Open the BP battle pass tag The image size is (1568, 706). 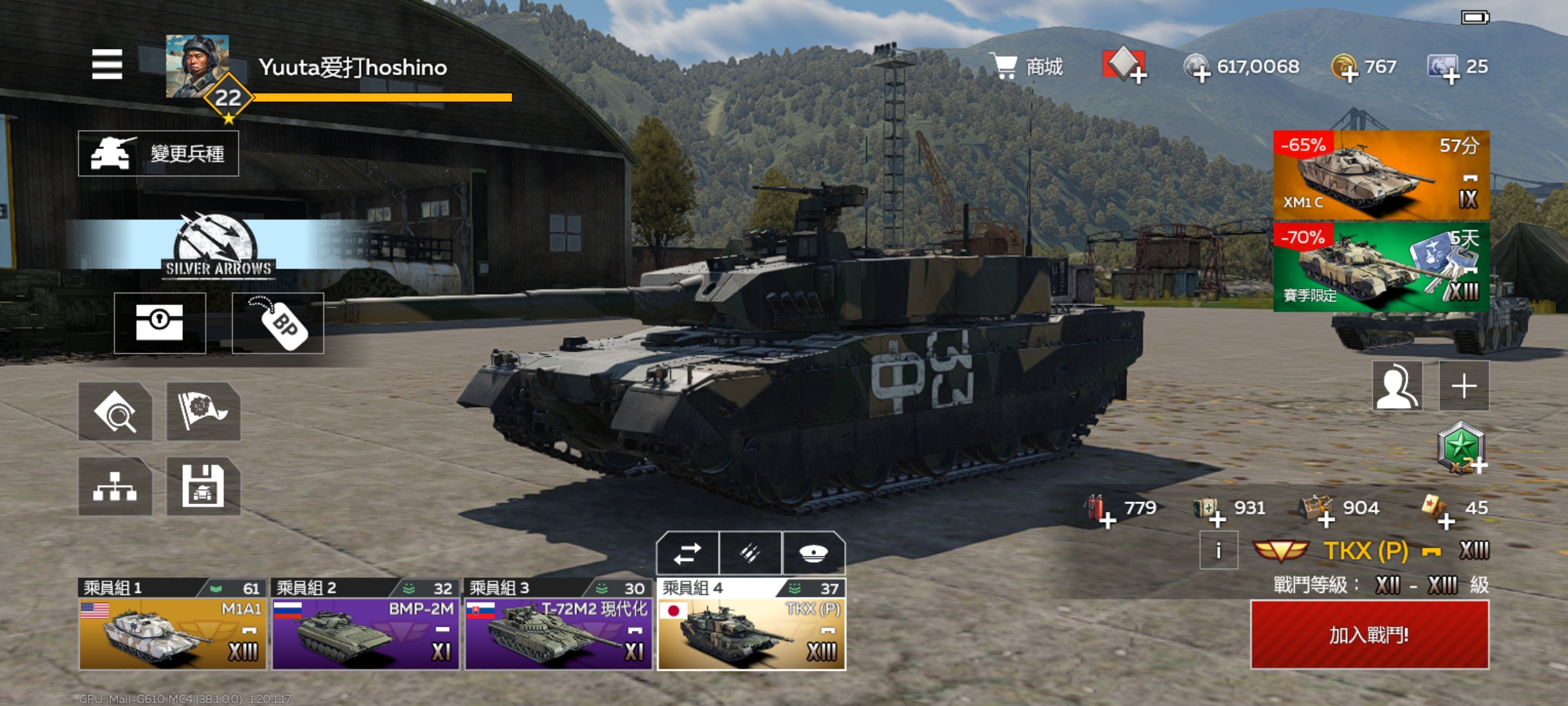point(278,323)
